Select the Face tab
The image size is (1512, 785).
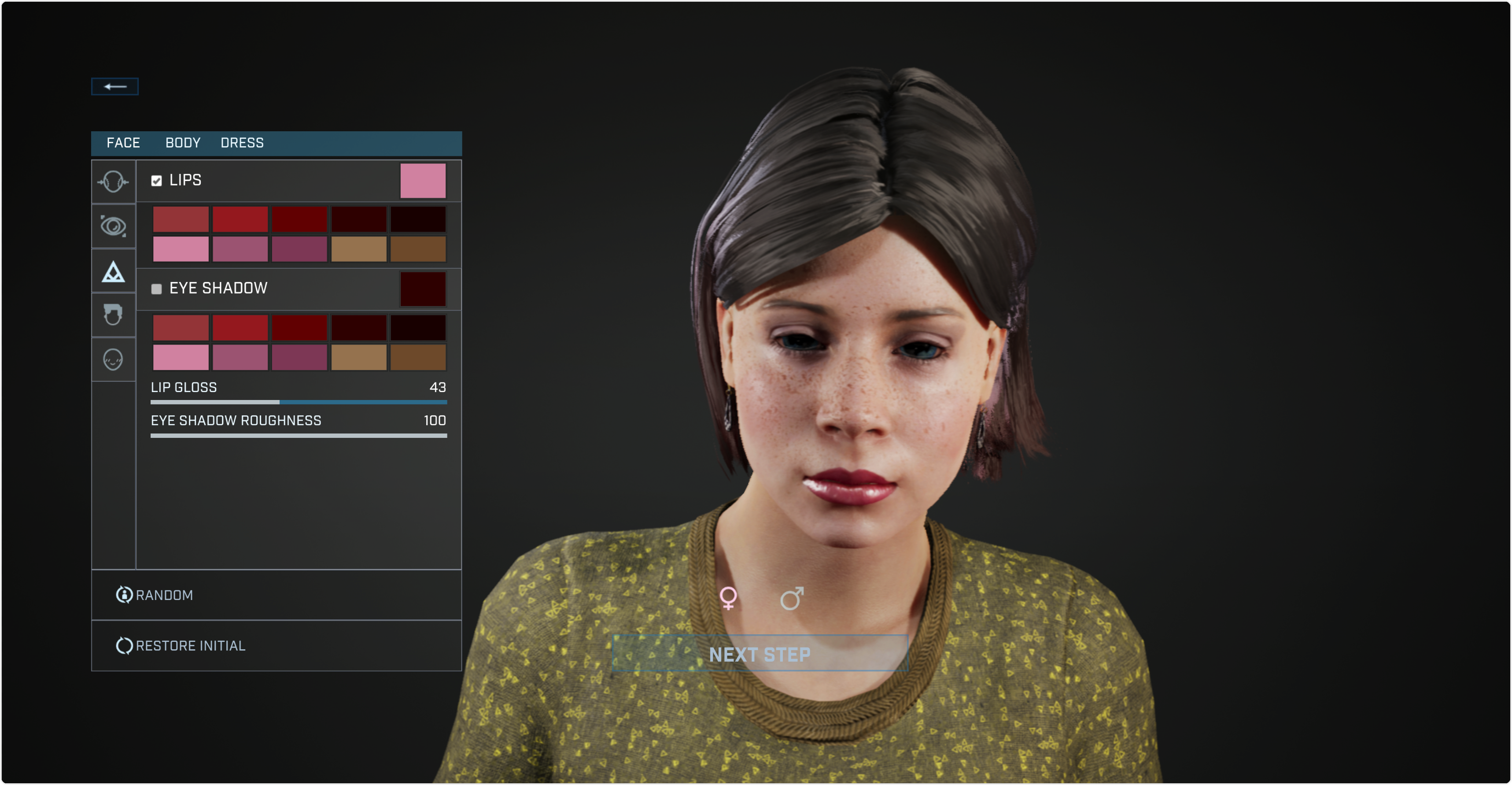(123, 143)
